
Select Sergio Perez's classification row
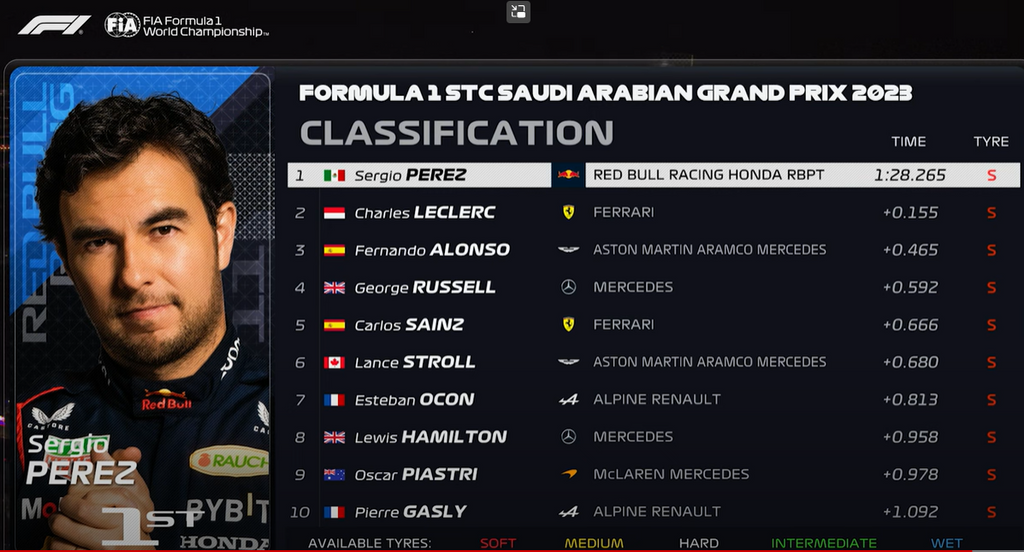[x=410, y=175]
